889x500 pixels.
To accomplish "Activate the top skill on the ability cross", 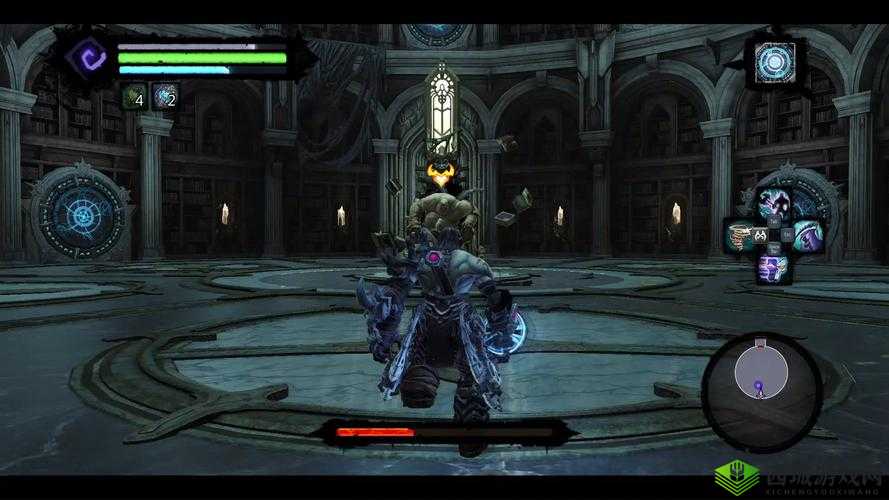I will pyautogui.click(x=773, y=205).
